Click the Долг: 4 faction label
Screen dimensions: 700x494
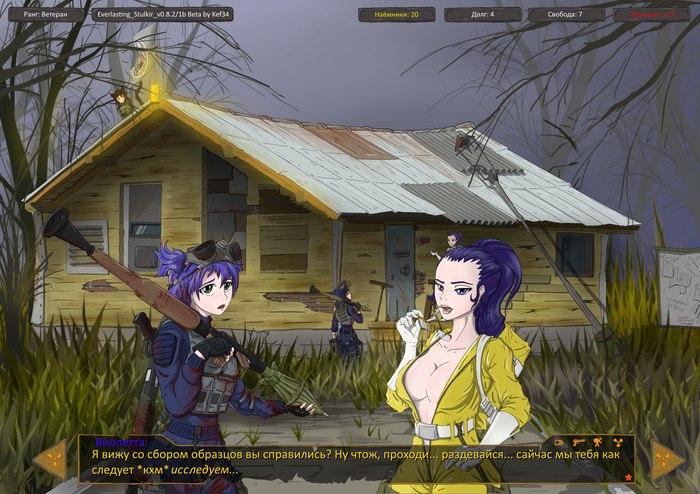[x=483, y=15]
